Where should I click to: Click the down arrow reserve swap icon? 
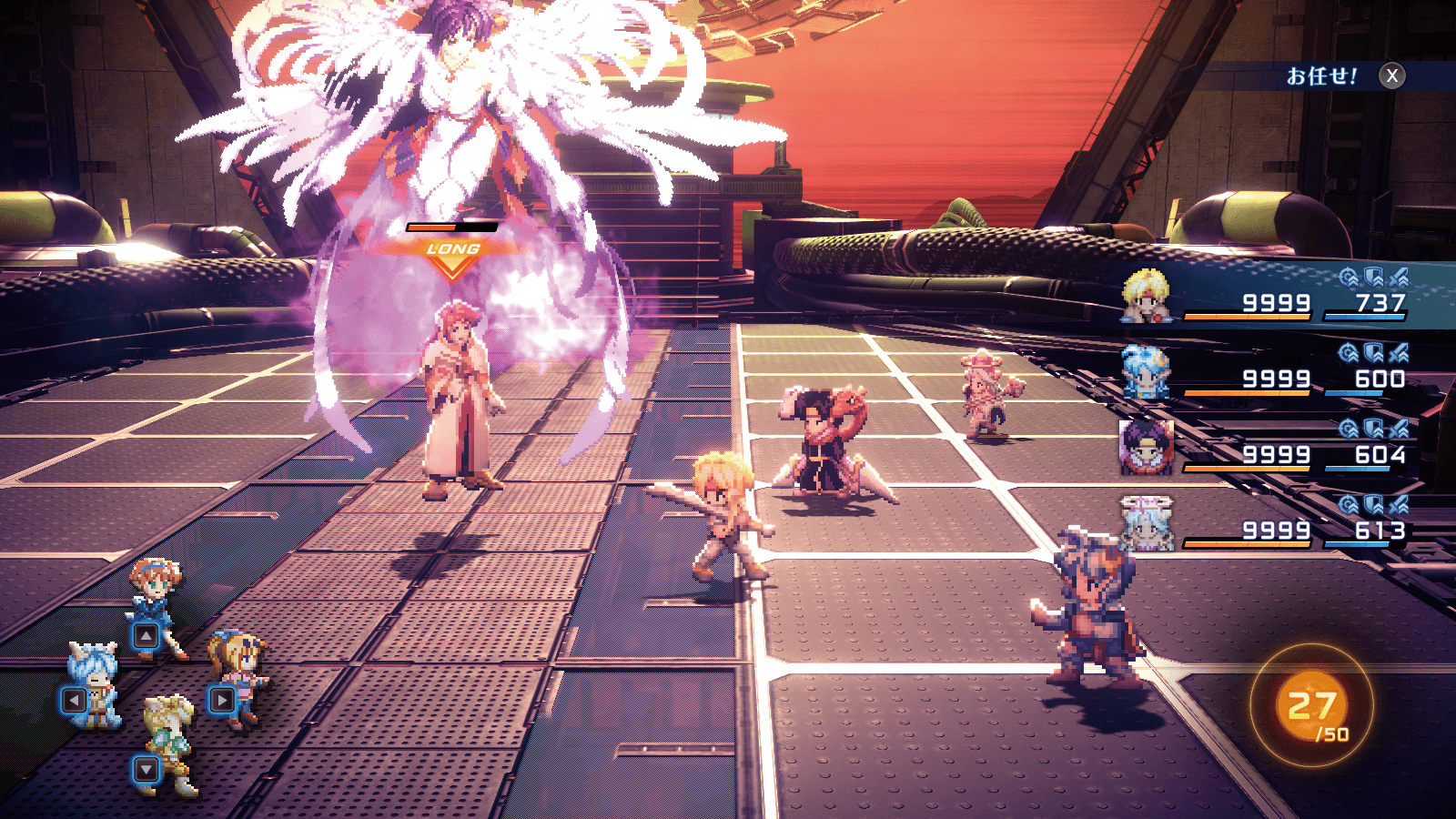(146, 770)
